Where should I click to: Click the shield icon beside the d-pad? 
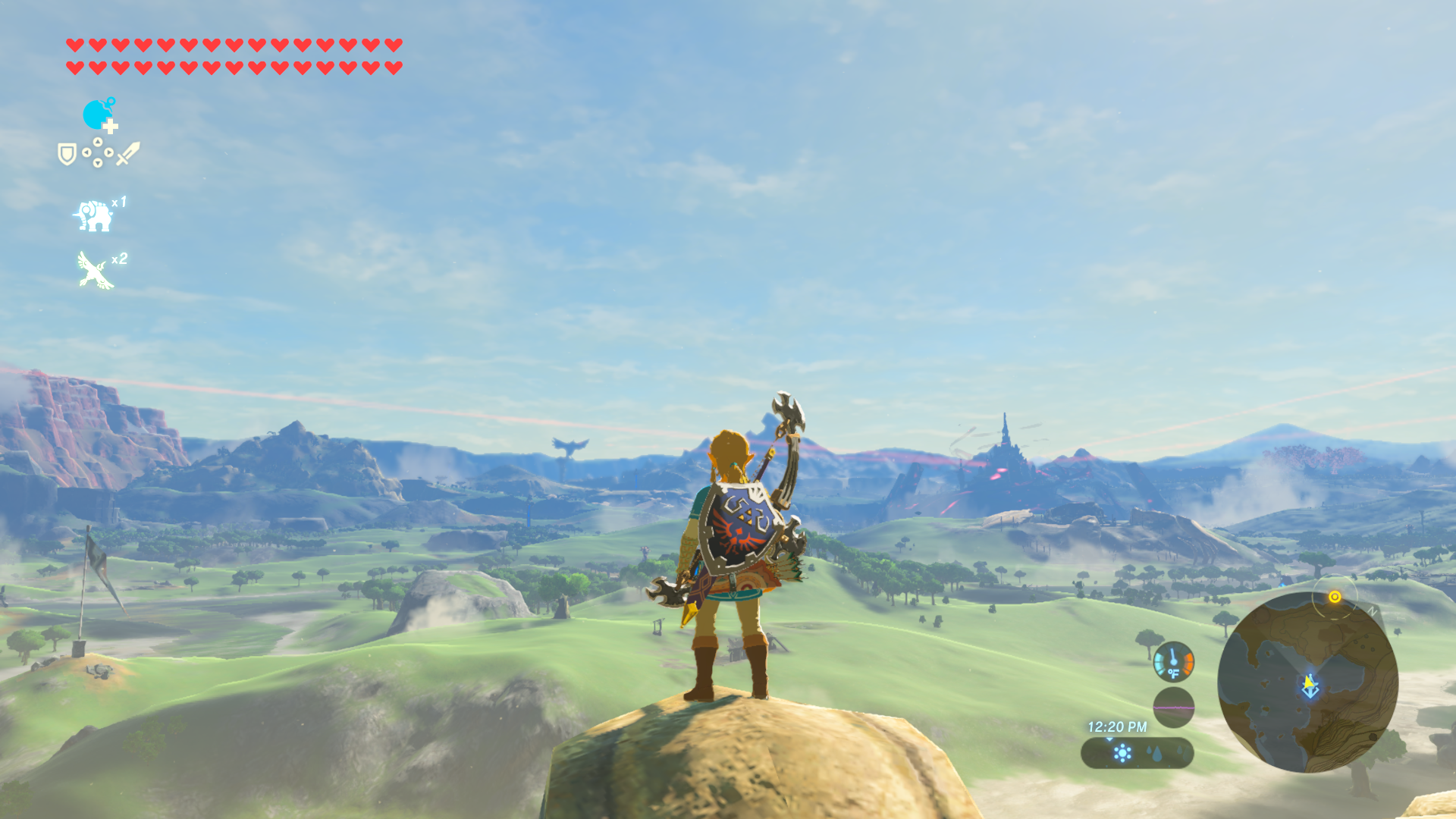pos(67,154)
